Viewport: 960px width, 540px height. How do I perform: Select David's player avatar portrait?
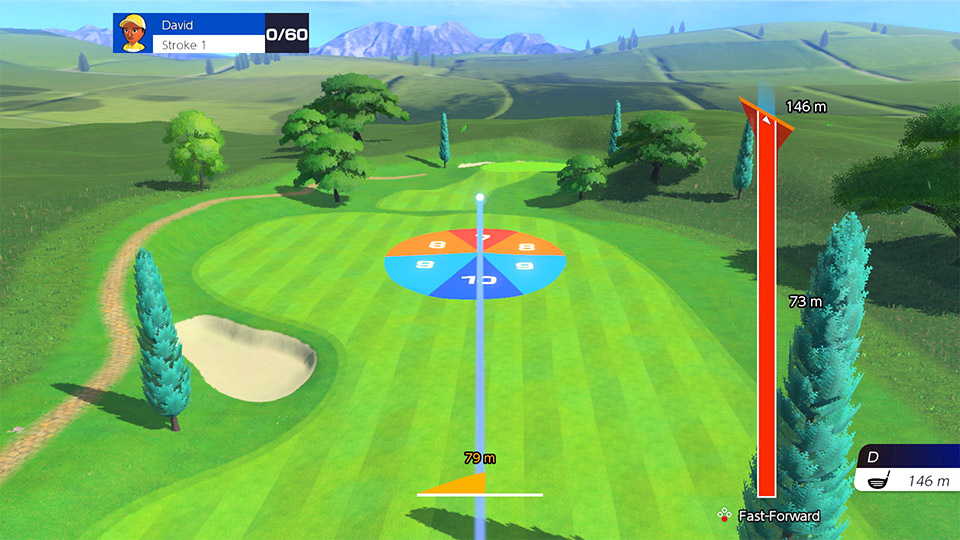pyautogui.click(x=130, y=33)
